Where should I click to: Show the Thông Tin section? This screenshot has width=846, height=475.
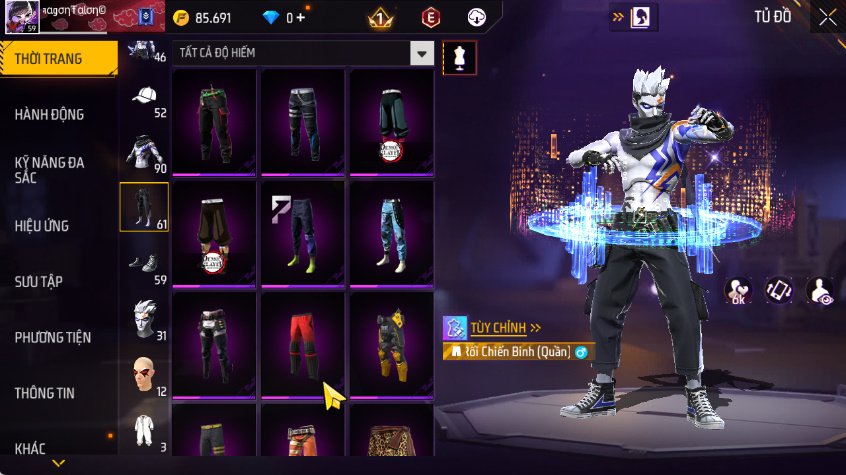[x=44, y=393]
